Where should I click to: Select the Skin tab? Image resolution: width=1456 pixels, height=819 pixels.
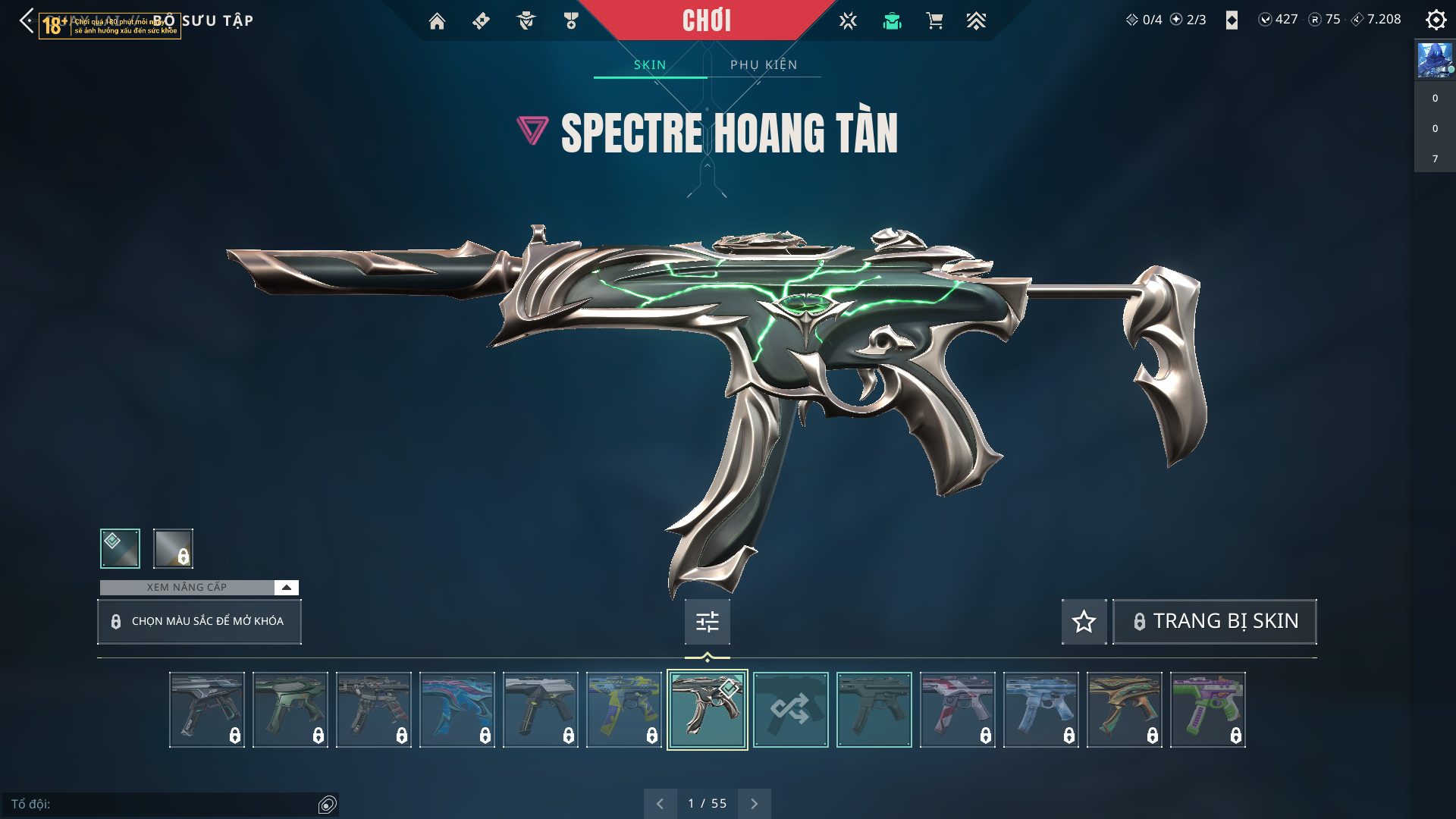[x=650, y=64]
